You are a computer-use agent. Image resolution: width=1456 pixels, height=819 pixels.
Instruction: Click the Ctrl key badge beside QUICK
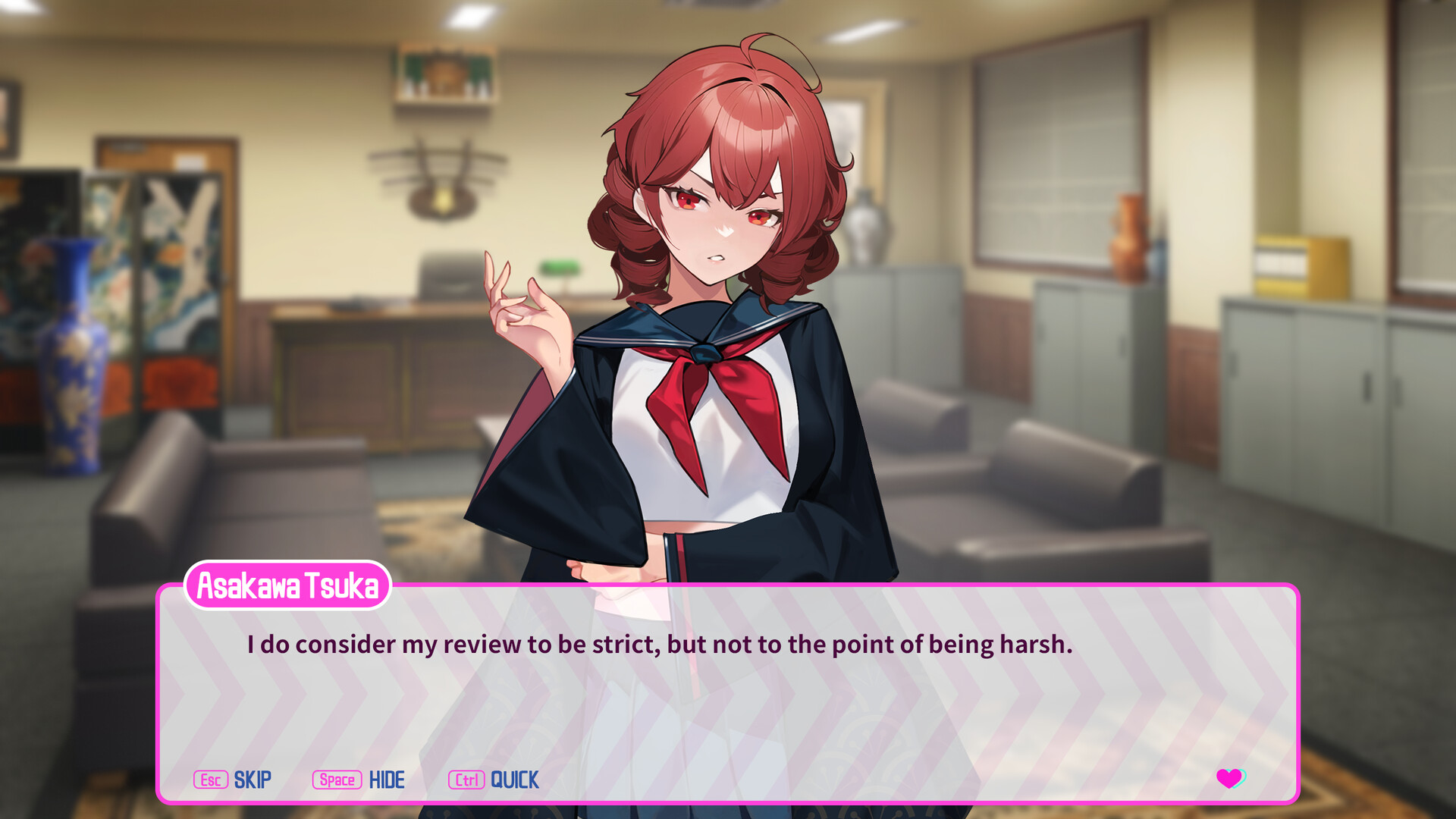pos(466,780)
